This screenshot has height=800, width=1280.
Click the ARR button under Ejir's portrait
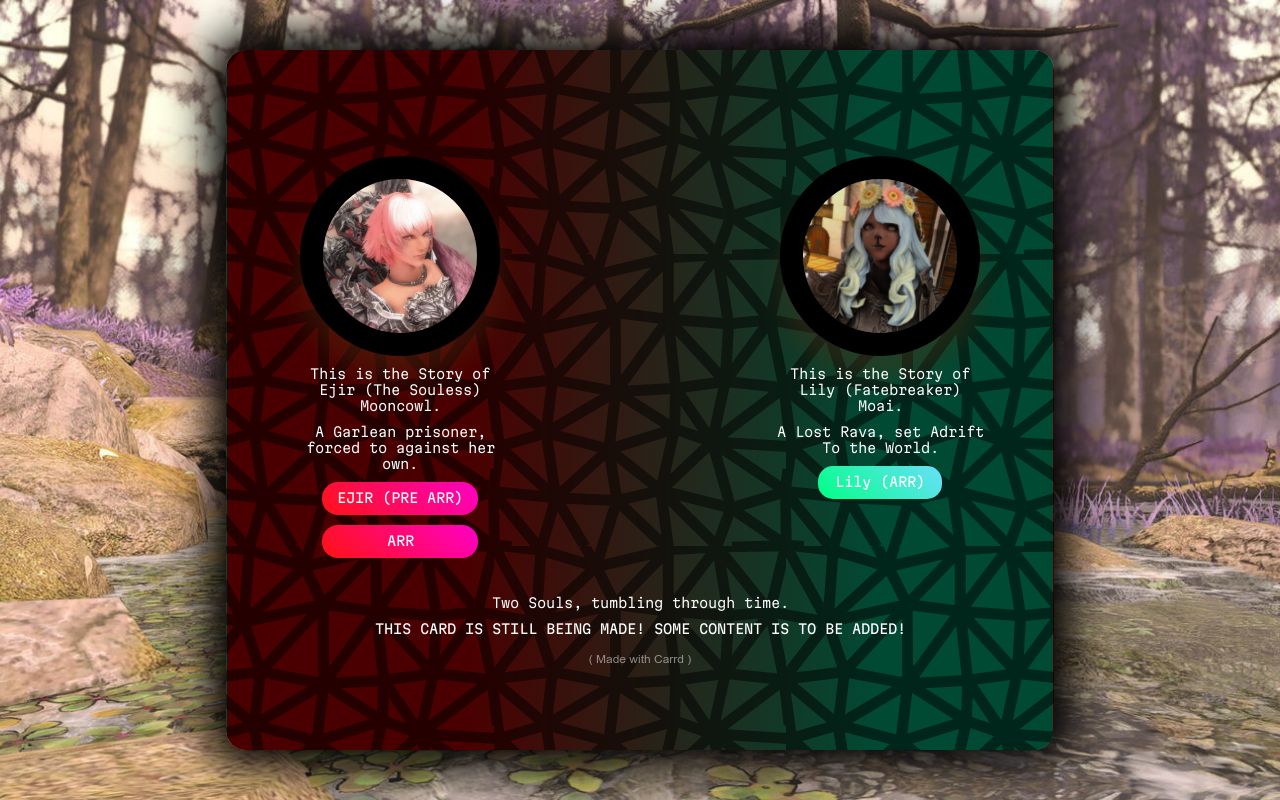(399, 541)
